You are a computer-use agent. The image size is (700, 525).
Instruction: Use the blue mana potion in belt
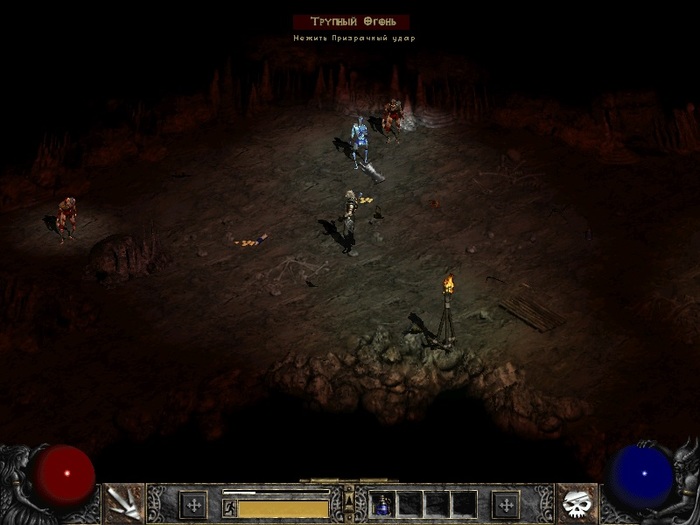tap(381, 505)
